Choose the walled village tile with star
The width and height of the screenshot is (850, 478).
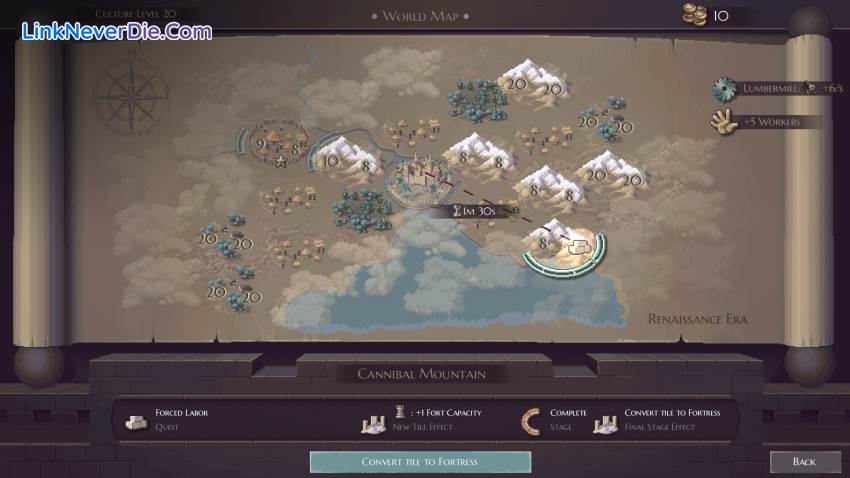pyautogui.click(x=270, y=150)
